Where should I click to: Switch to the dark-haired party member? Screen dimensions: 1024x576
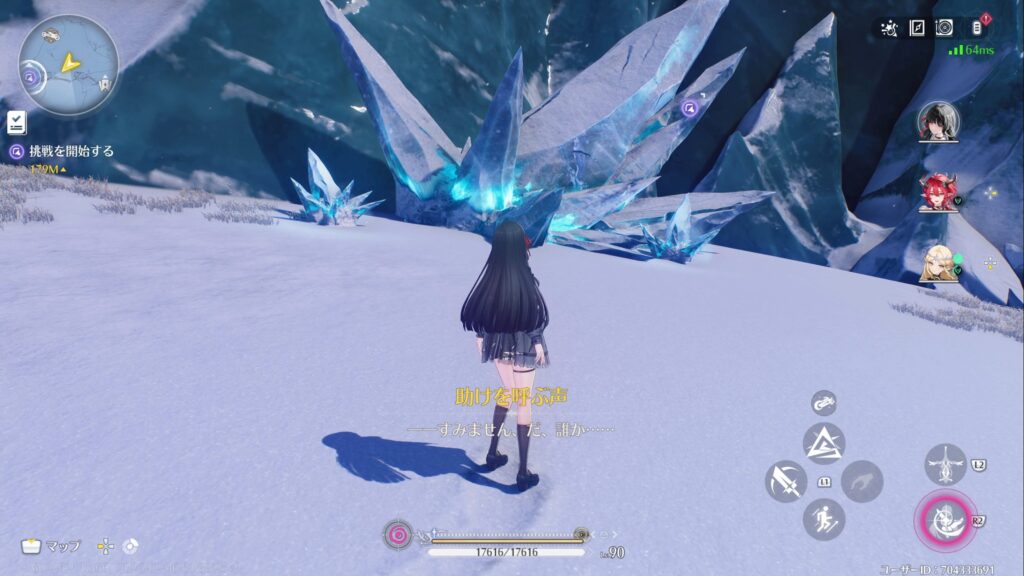(937, 121)
